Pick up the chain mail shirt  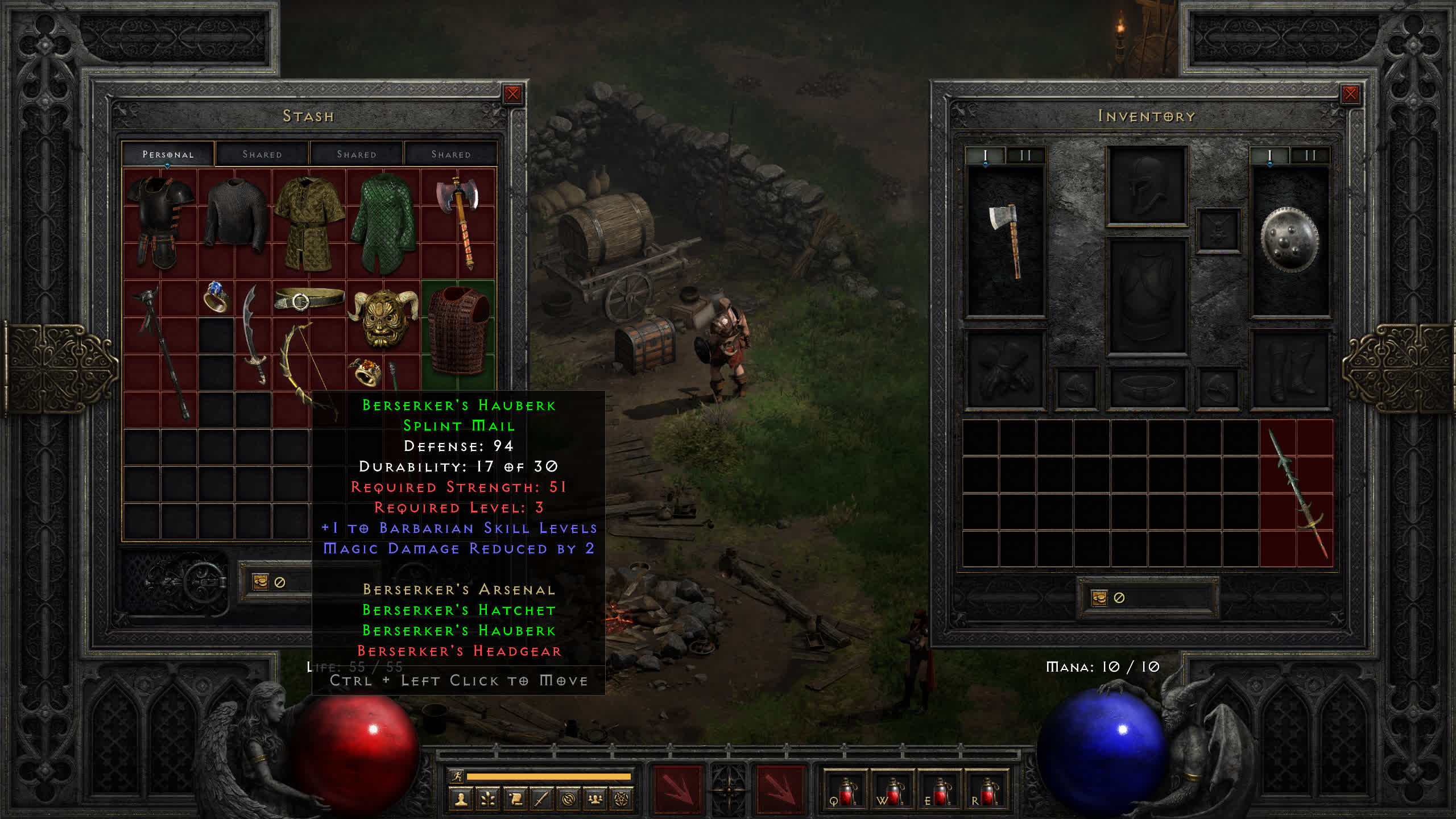click(x=235, y=215)
